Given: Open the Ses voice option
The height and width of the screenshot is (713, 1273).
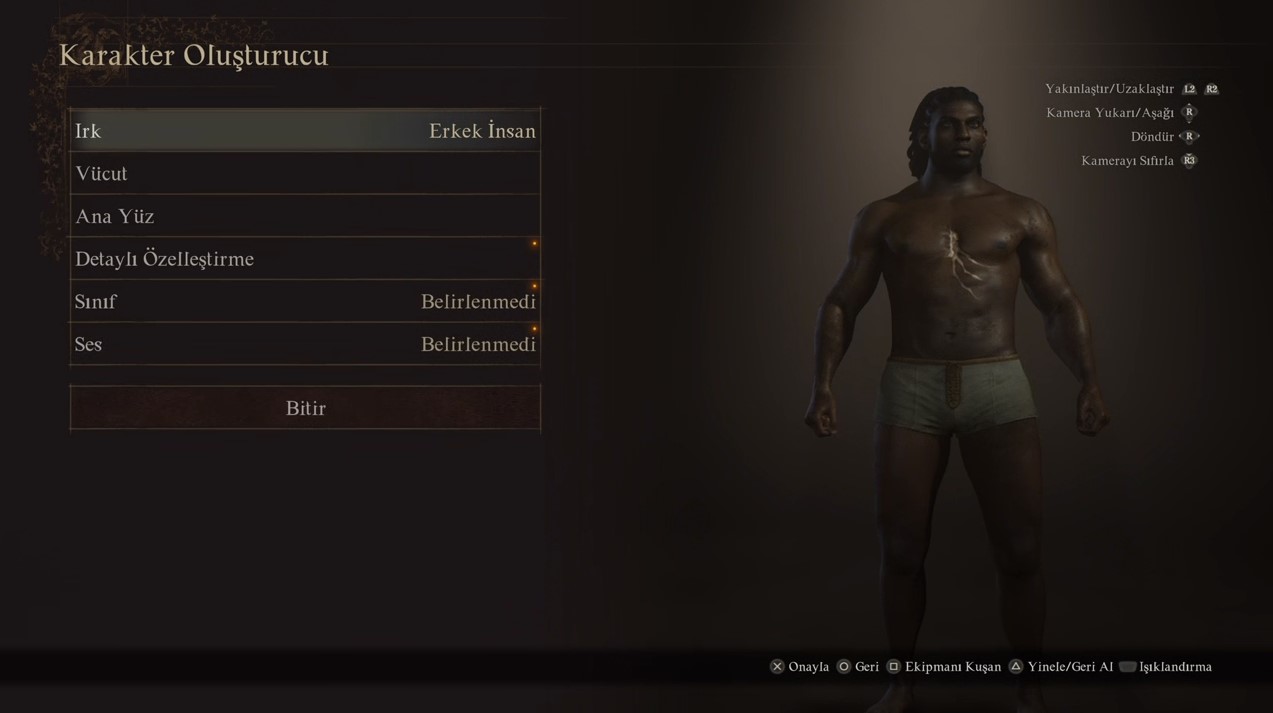Looking at the screenshot, I should (305, 344).
